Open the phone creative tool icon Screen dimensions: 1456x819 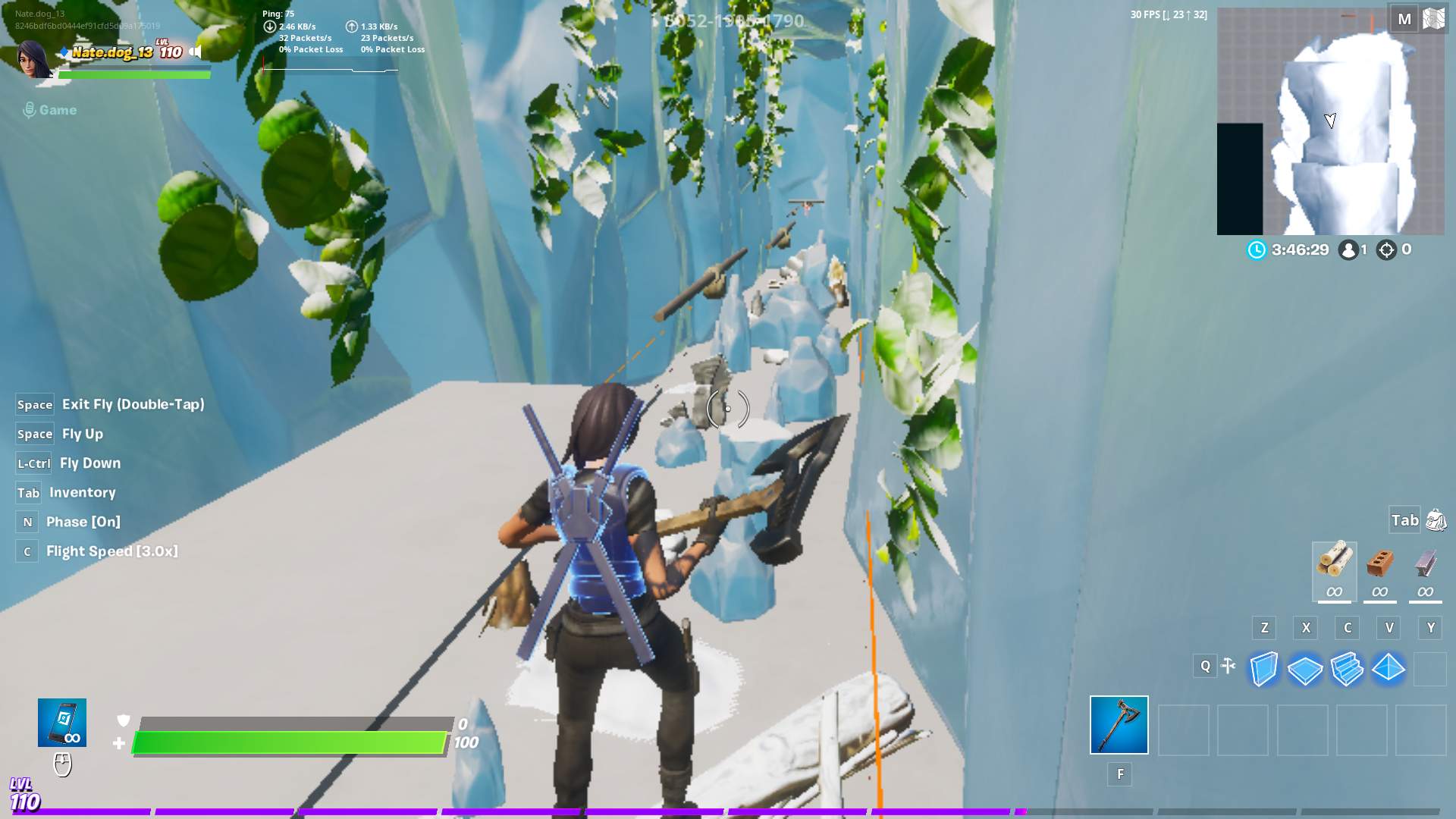pyautogui.click(x=63, y=723)
